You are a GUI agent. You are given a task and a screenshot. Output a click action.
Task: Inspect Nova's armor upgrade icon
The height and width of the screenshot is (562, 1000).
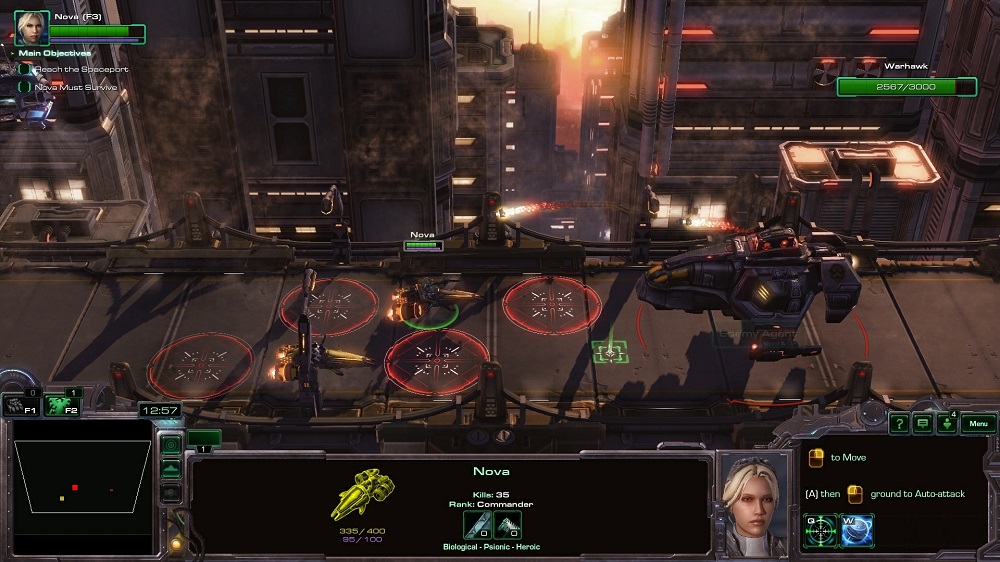507,526
